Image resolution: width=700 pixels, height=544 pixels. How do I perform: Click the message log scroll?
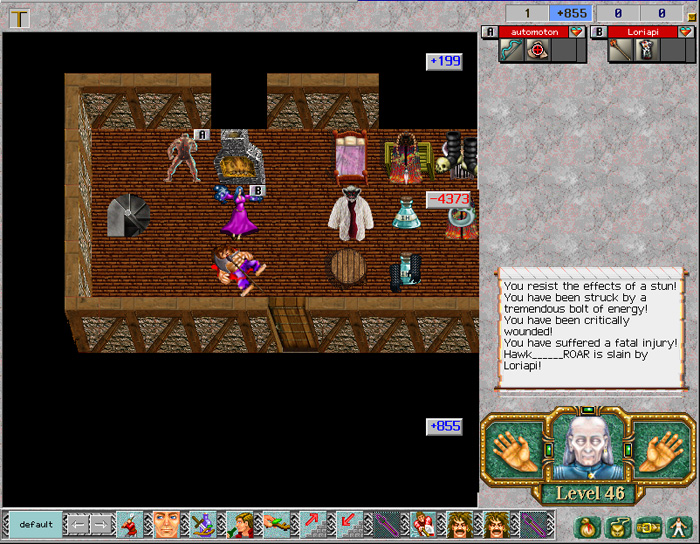(x=590, y=328)
